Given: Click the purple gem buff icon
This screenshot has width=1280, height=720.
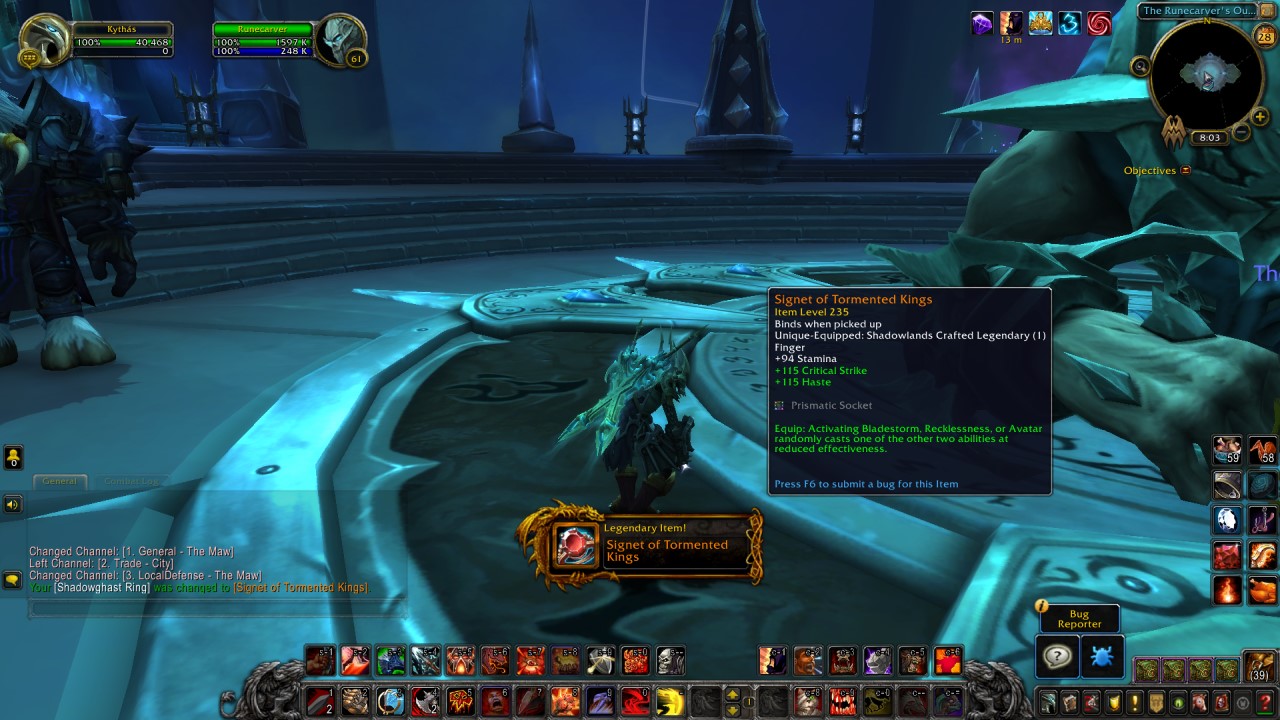Looking at the screenshot, I should 984,23.
